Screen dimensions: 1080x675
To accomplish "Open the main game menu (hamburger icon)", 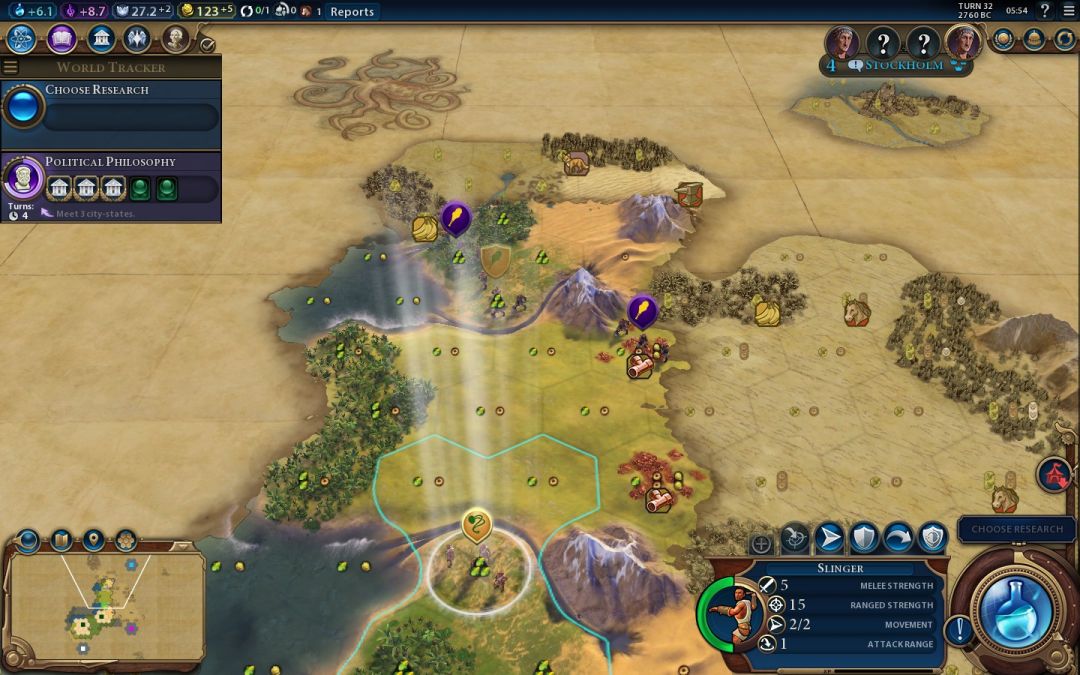I will coord(1069,11).
